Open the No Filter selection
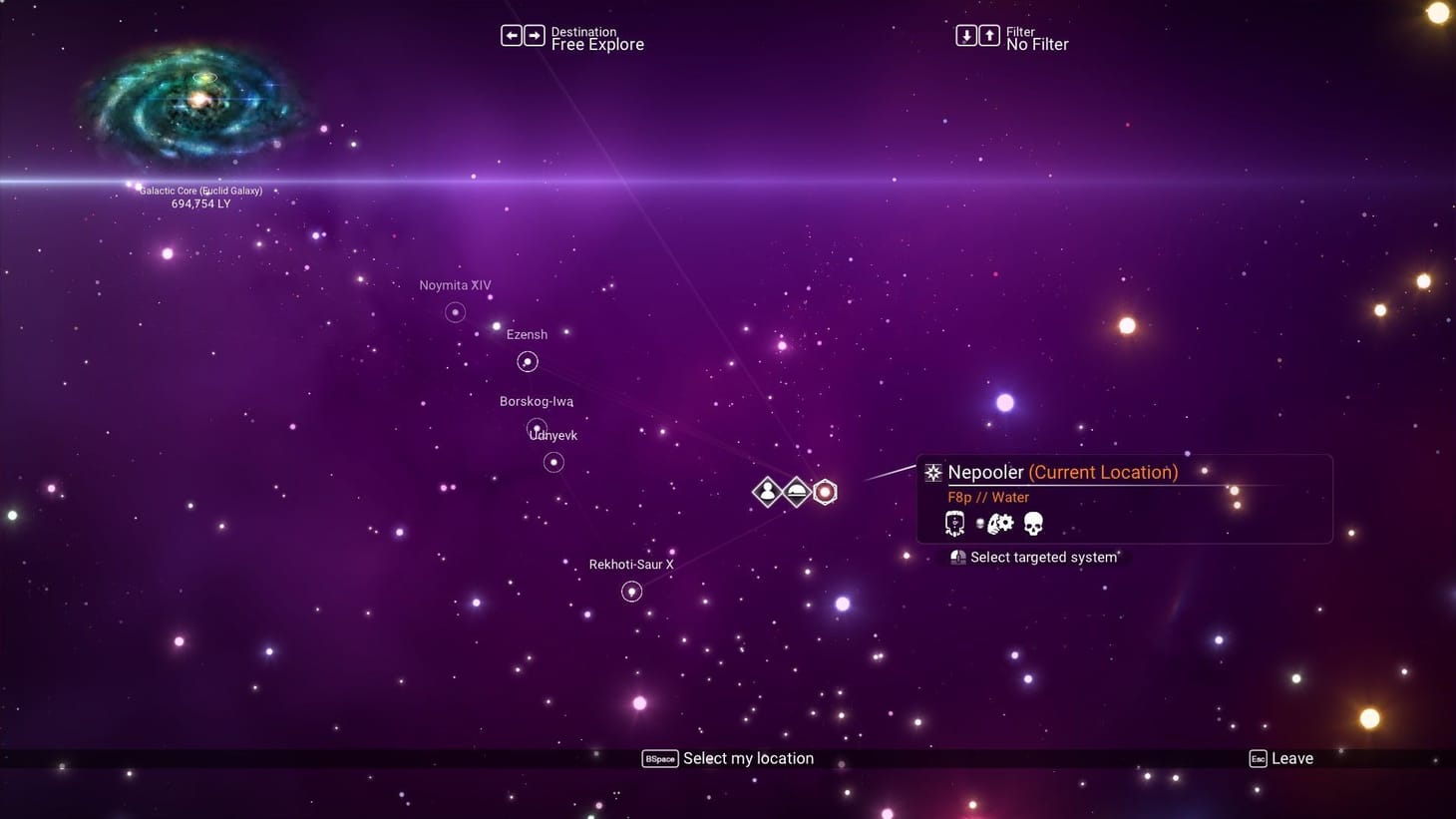 coord(1037,44)
